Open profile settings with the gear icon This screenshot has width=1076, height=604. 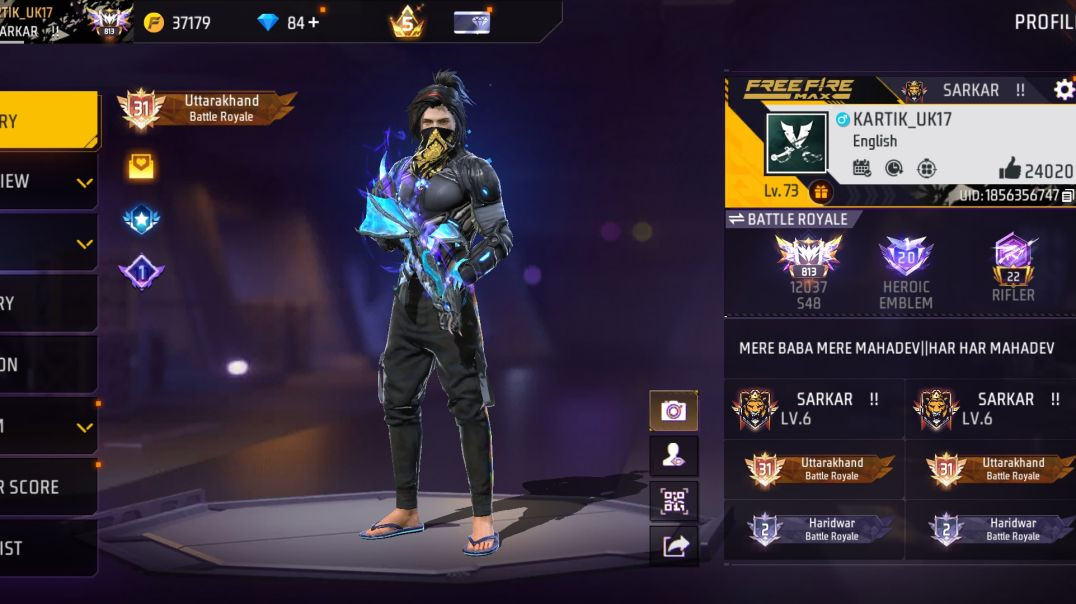pyautogui.click(x=1063, y=90)
